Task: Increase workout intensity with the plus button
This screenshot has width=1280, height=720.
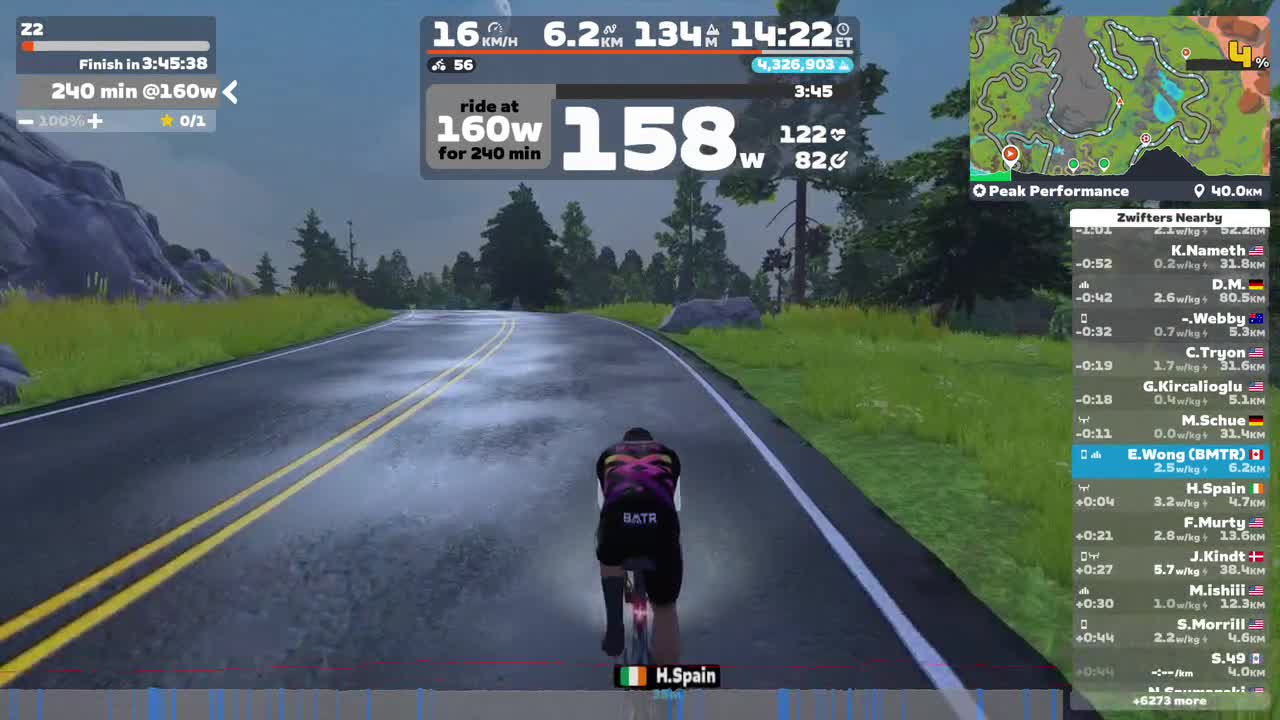Action: (x=95, y=121)
